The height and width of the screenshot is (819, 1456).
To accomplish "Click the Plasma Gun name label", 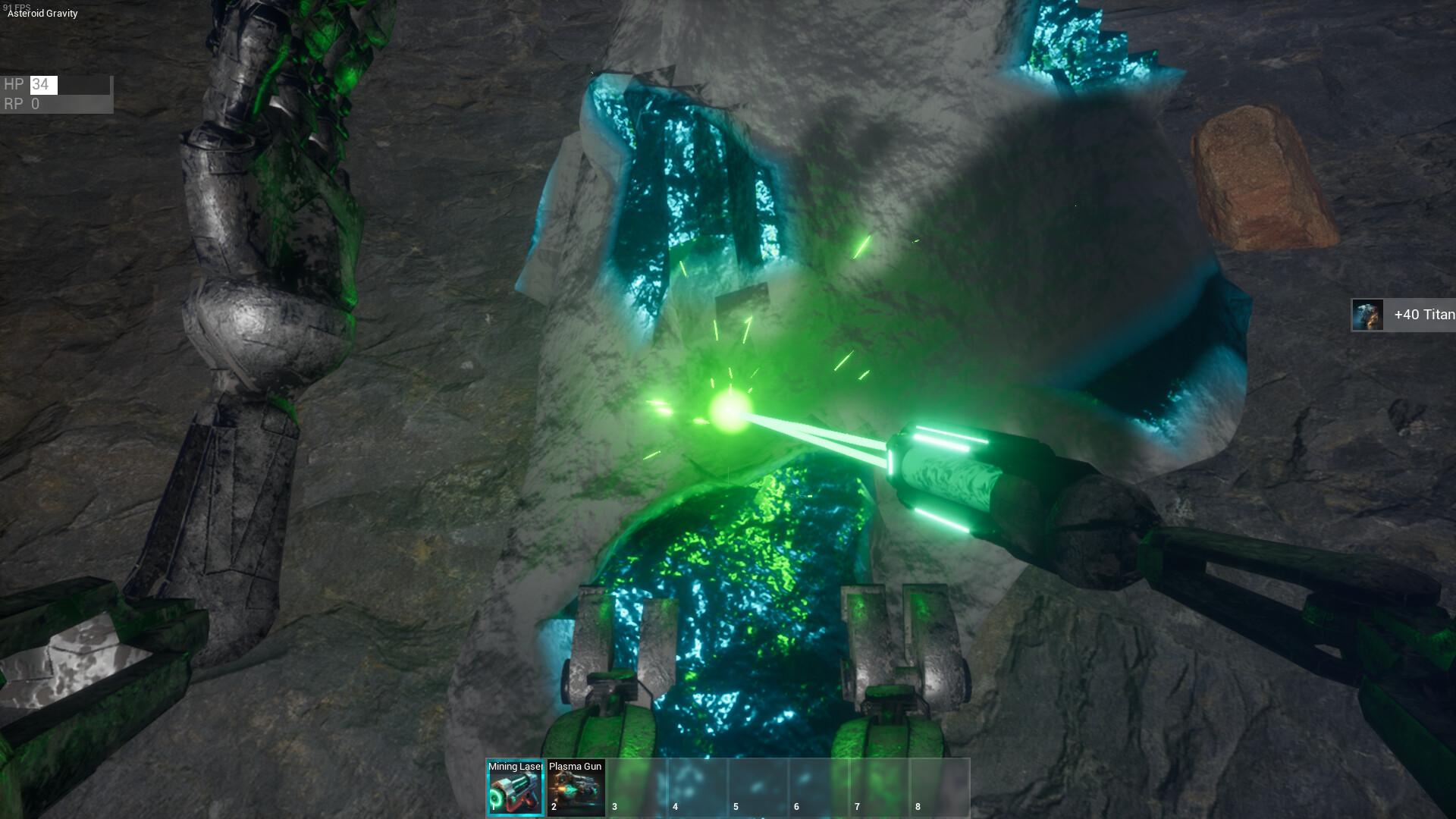I will [x=575, y=767].
